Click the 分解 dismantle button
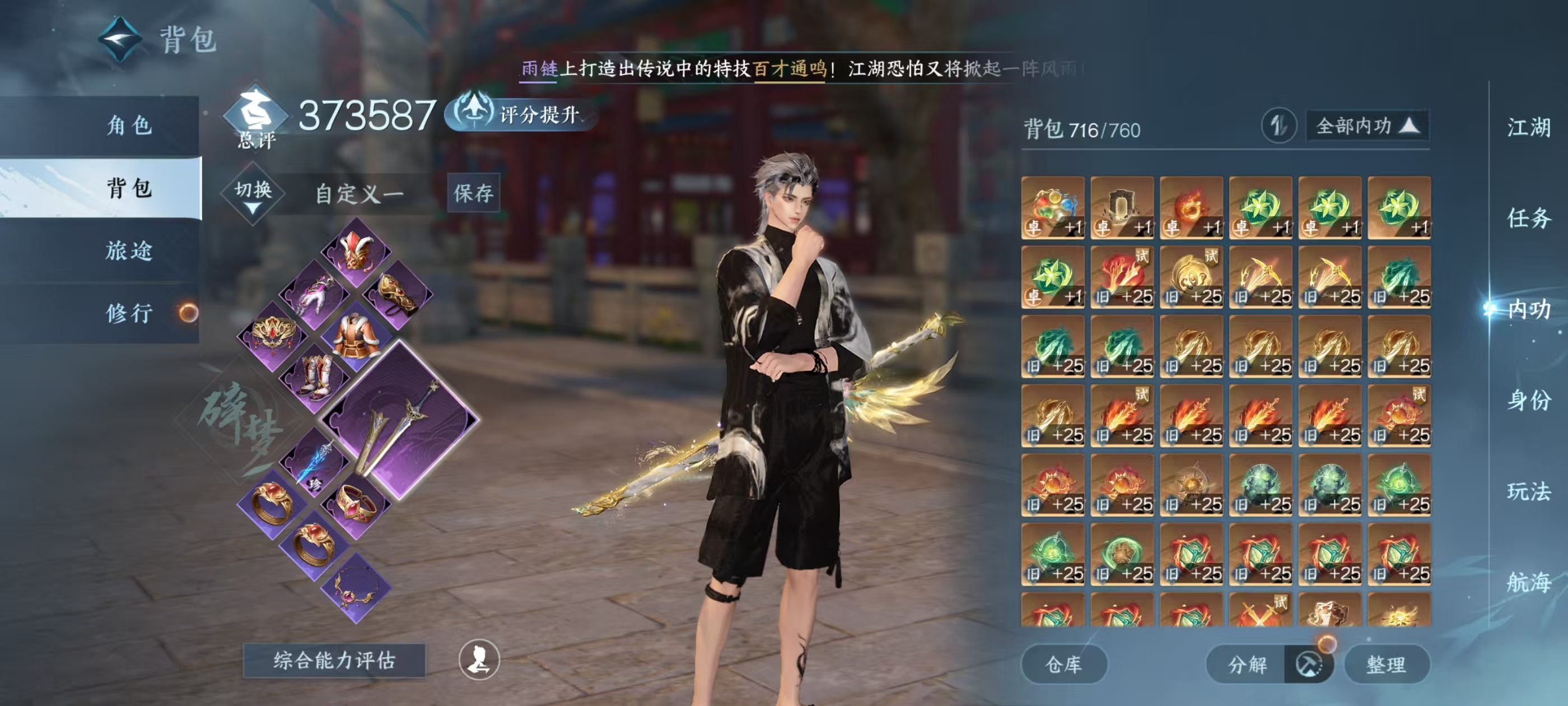Image resolution: width=1568 pixels, height=706 pixels. click(x=1247, y=664)
